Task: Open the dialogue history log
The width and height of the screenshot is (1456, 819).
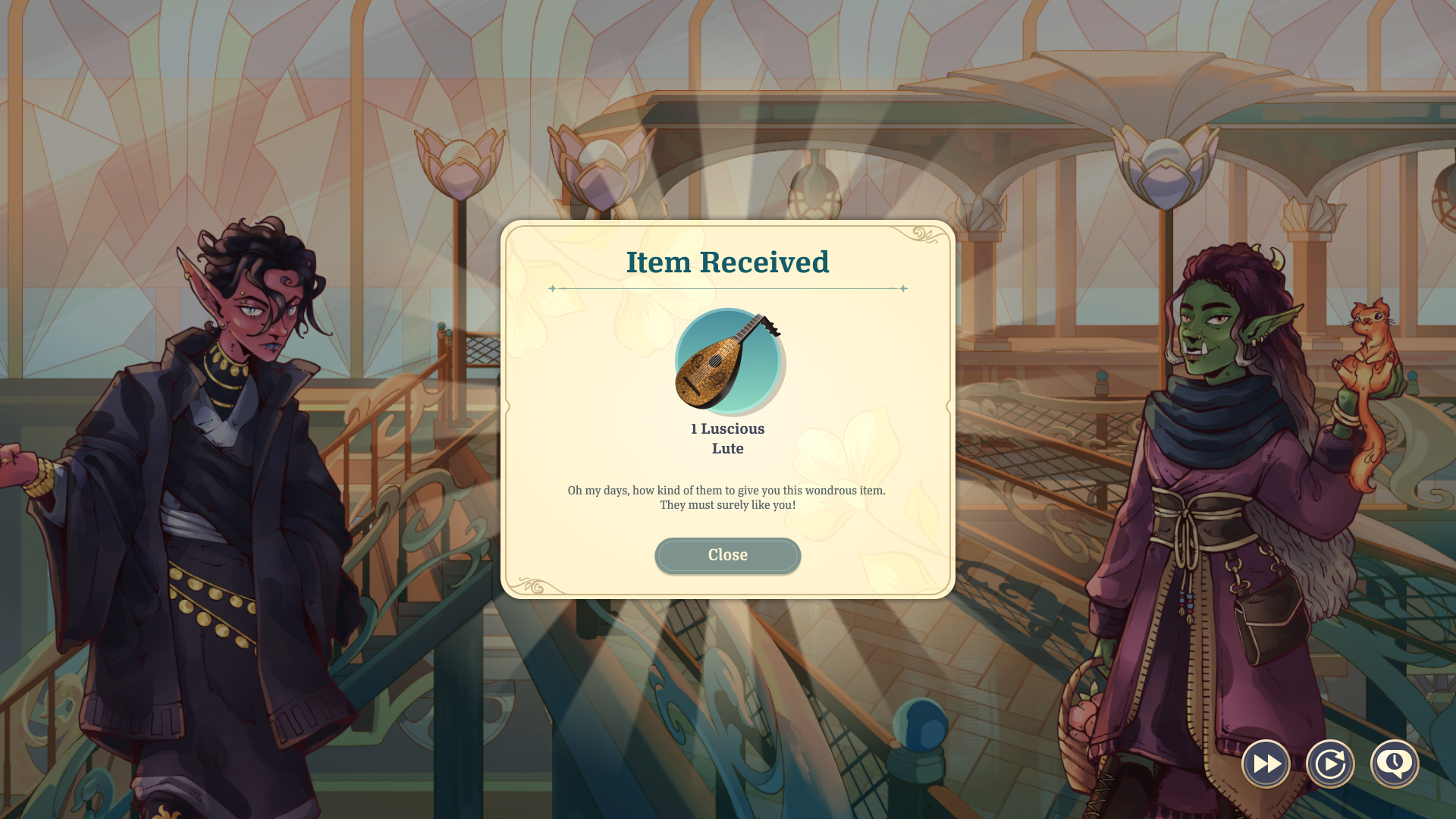Action: click(x=1395, y=764)
